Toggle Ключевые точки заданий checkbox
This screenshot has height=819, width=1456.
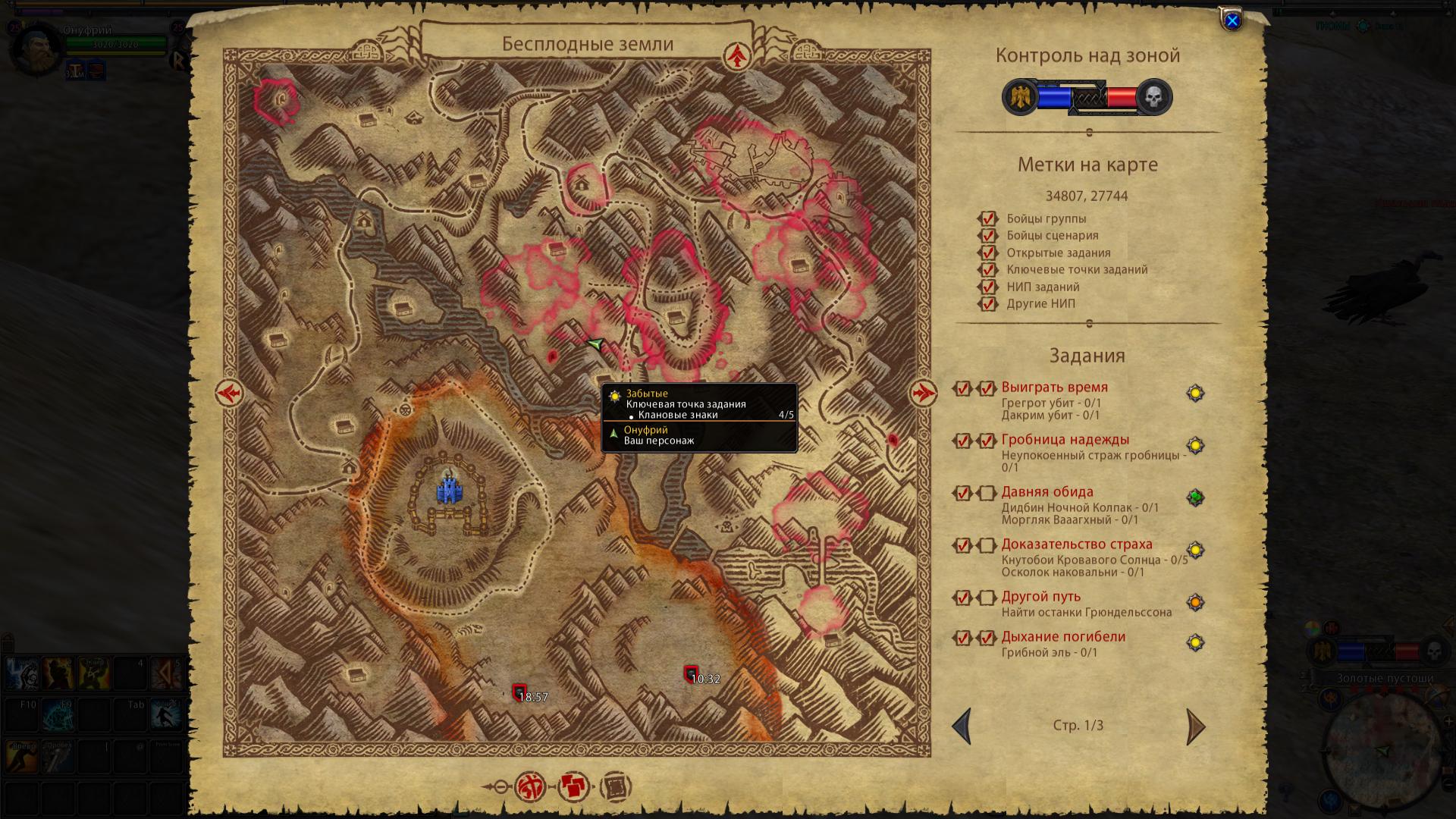coord(987,270)
